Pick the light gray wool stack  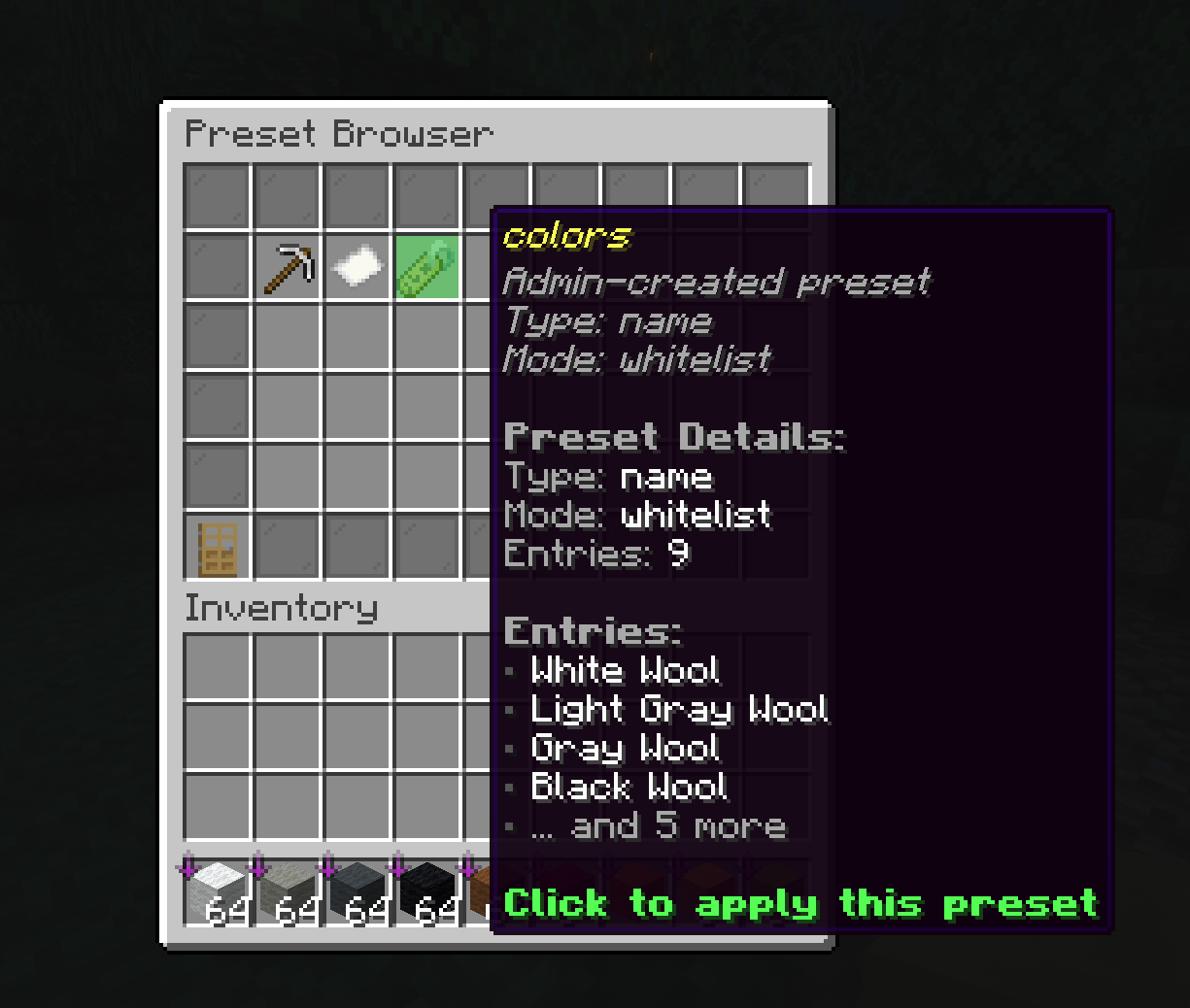click(289, 891)
